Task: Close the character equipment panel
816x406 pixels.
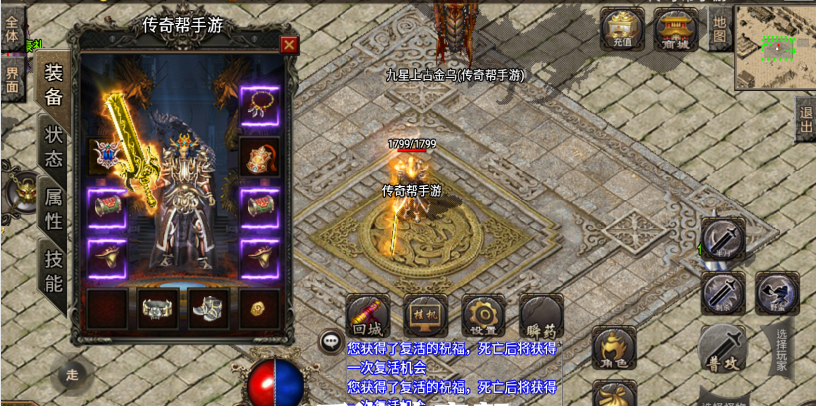Action: coord(289,44)
